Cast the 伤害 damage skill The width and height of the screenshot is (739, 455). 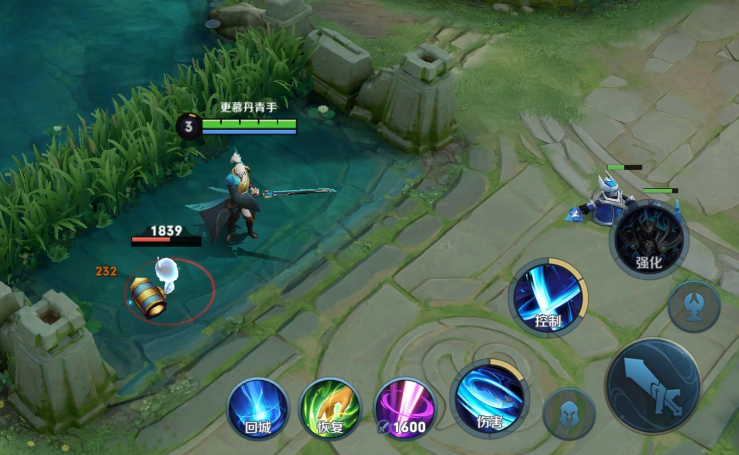(489, 396)
